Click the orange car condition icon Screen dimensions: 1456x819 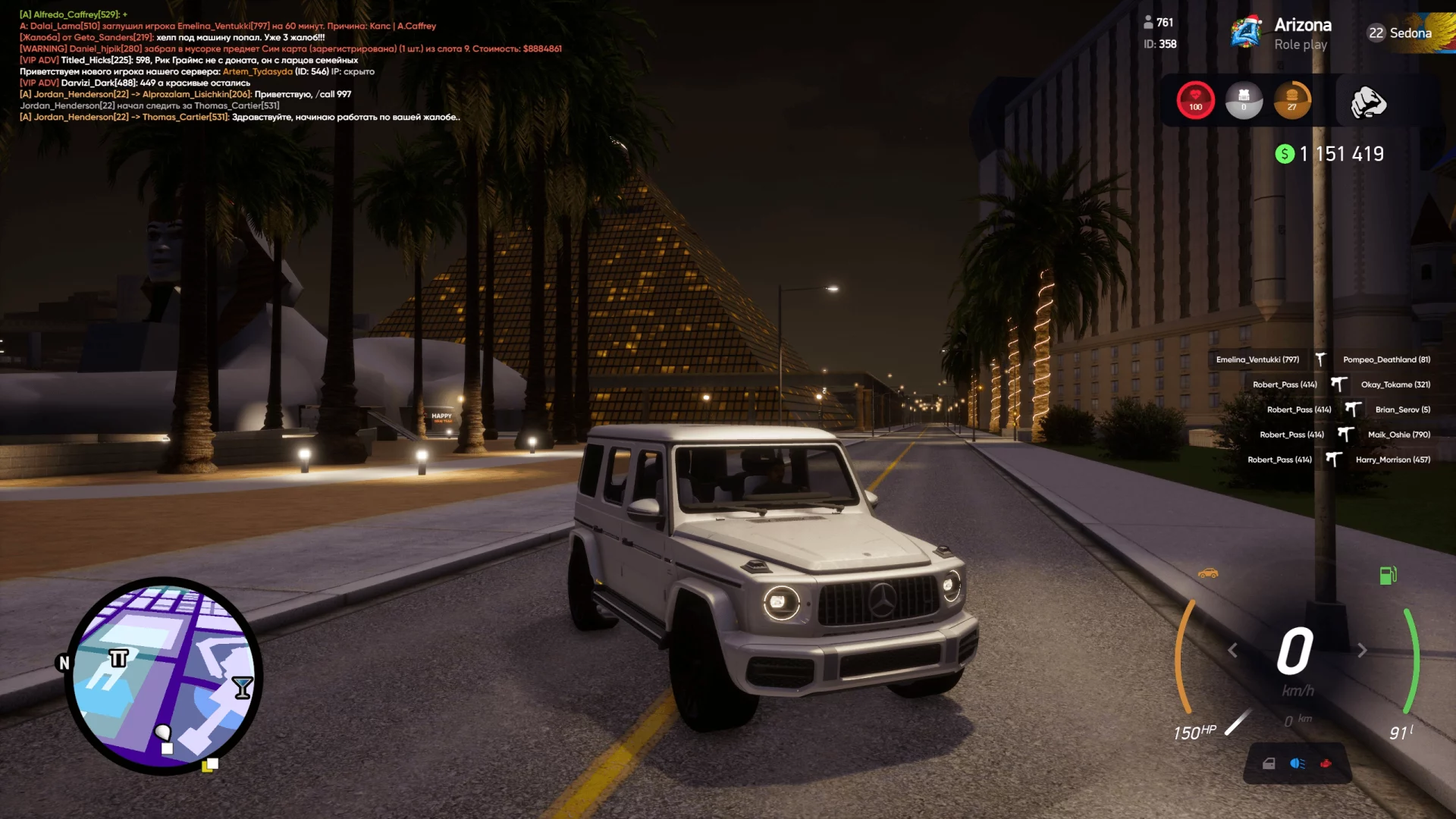(x=1208, y=573)
